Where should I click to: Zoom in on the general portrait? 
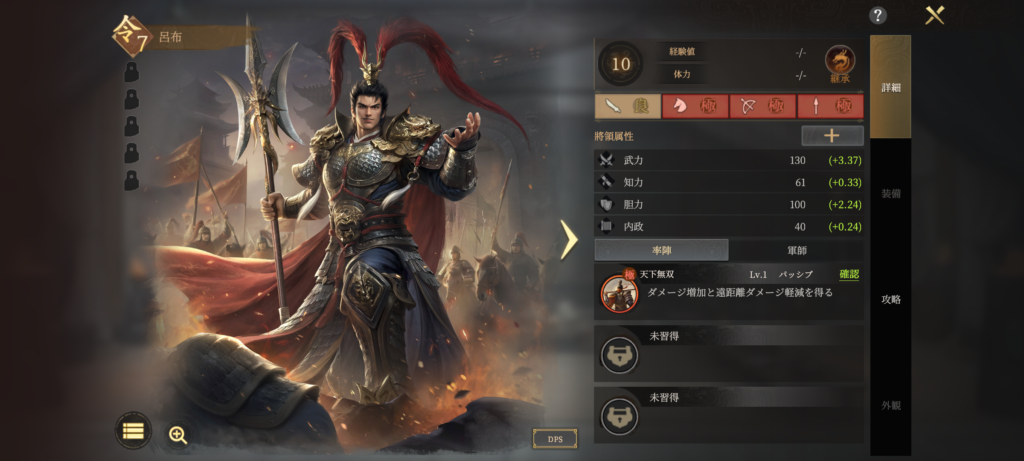pyautogui.click(x=178, y=434)
